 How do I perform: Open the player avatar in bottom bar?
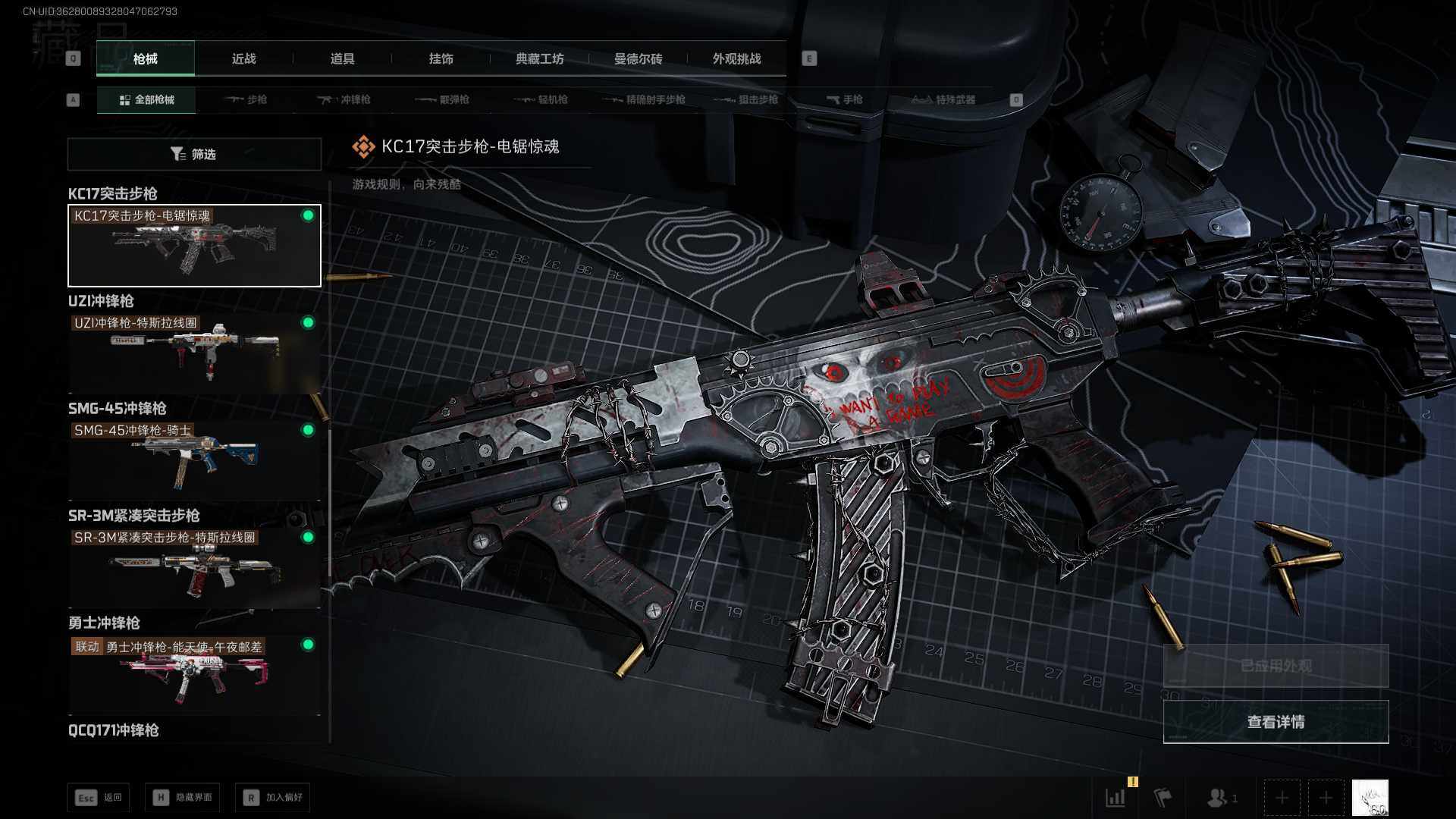click(1370, 798)
